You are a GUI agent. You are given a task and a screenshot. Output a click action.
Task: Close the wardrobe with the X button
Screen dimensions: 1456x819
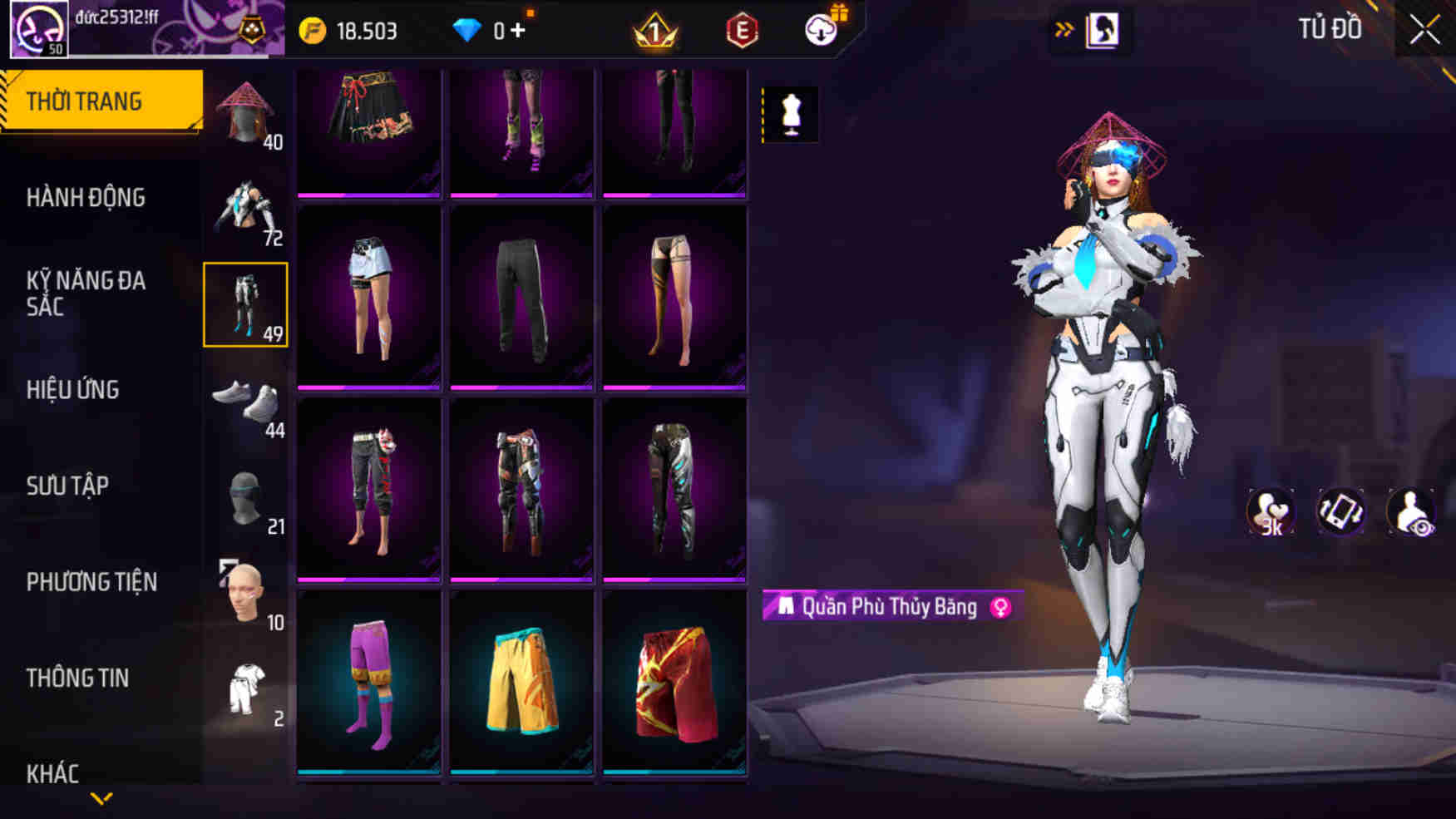(1424, 30)
